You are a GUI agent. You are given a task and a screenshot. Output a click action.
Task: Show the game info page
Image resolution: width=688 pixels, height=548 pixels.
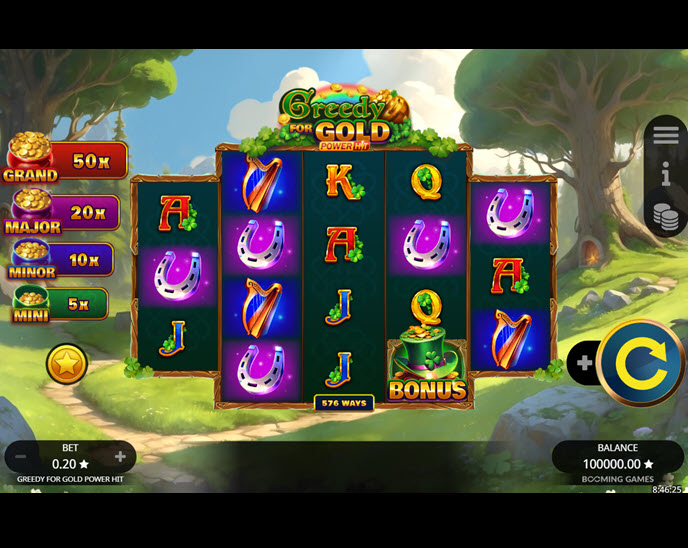[x=666, y=176]
